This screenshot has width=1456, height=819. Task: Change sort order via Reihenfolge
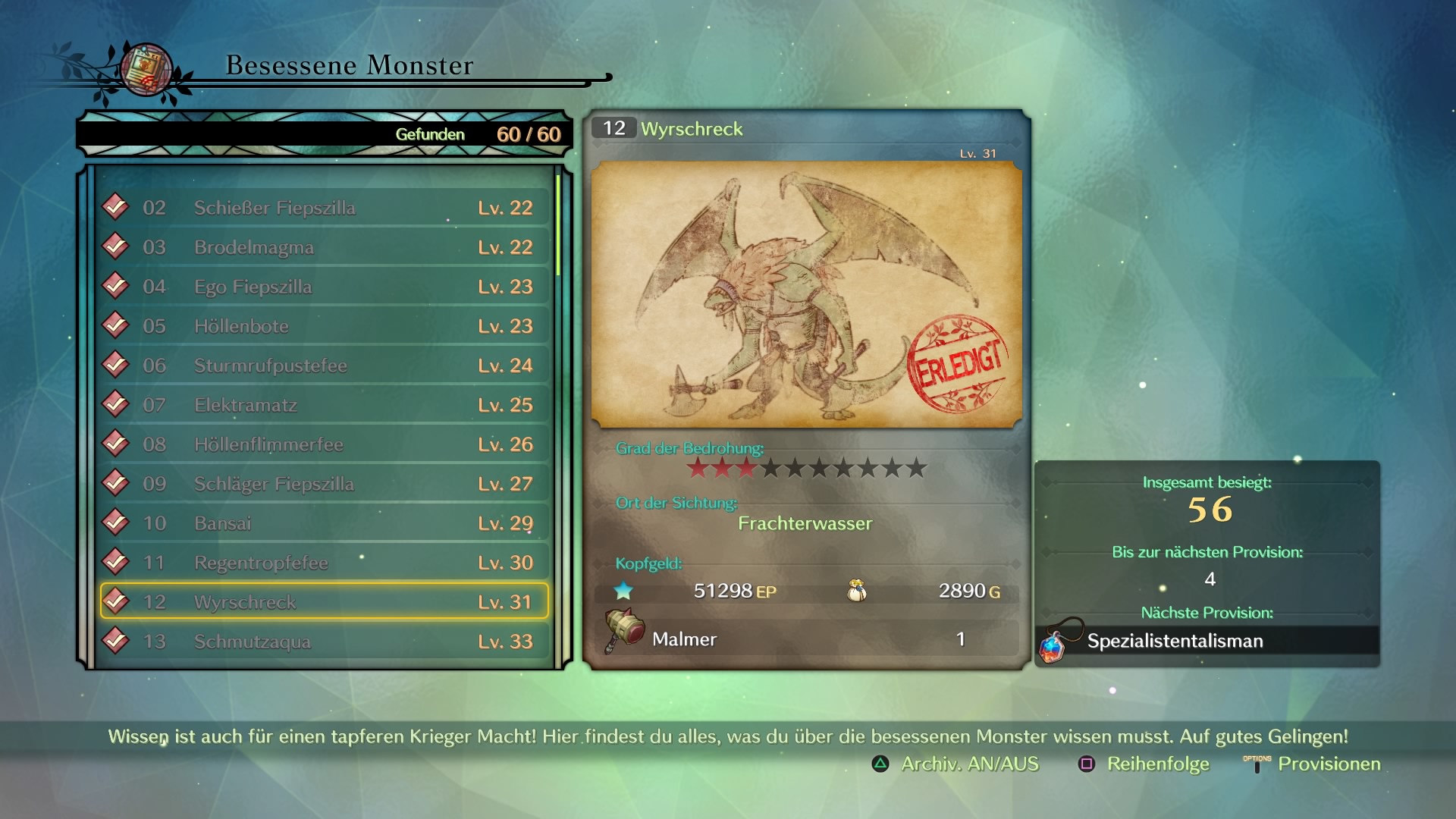pyautogui.click(x=1144, y=764)
